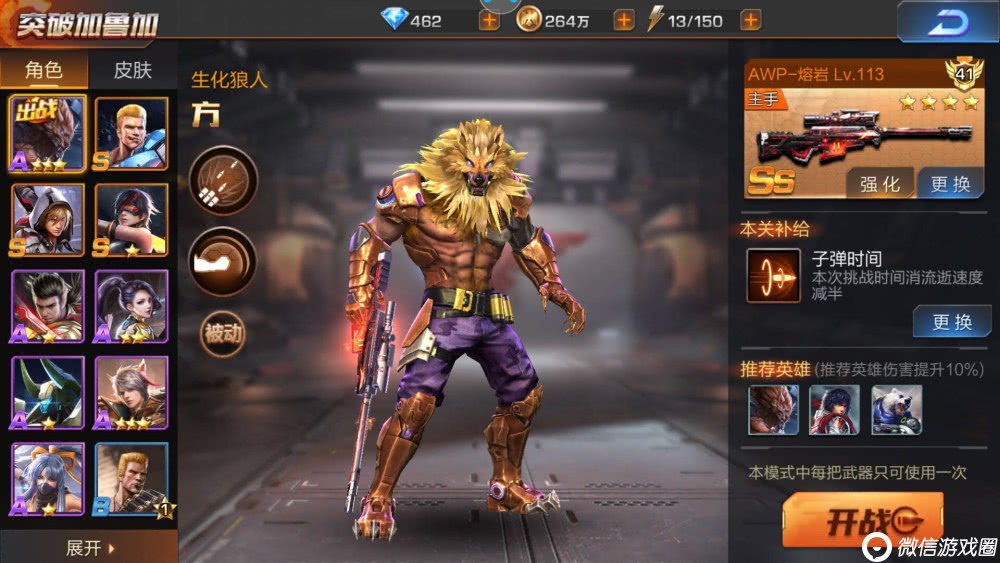Image resolution: width=1000 pixels, height=563 pixels.
Task: Pick the recommended polar bear hero
Action: point(896,409)
